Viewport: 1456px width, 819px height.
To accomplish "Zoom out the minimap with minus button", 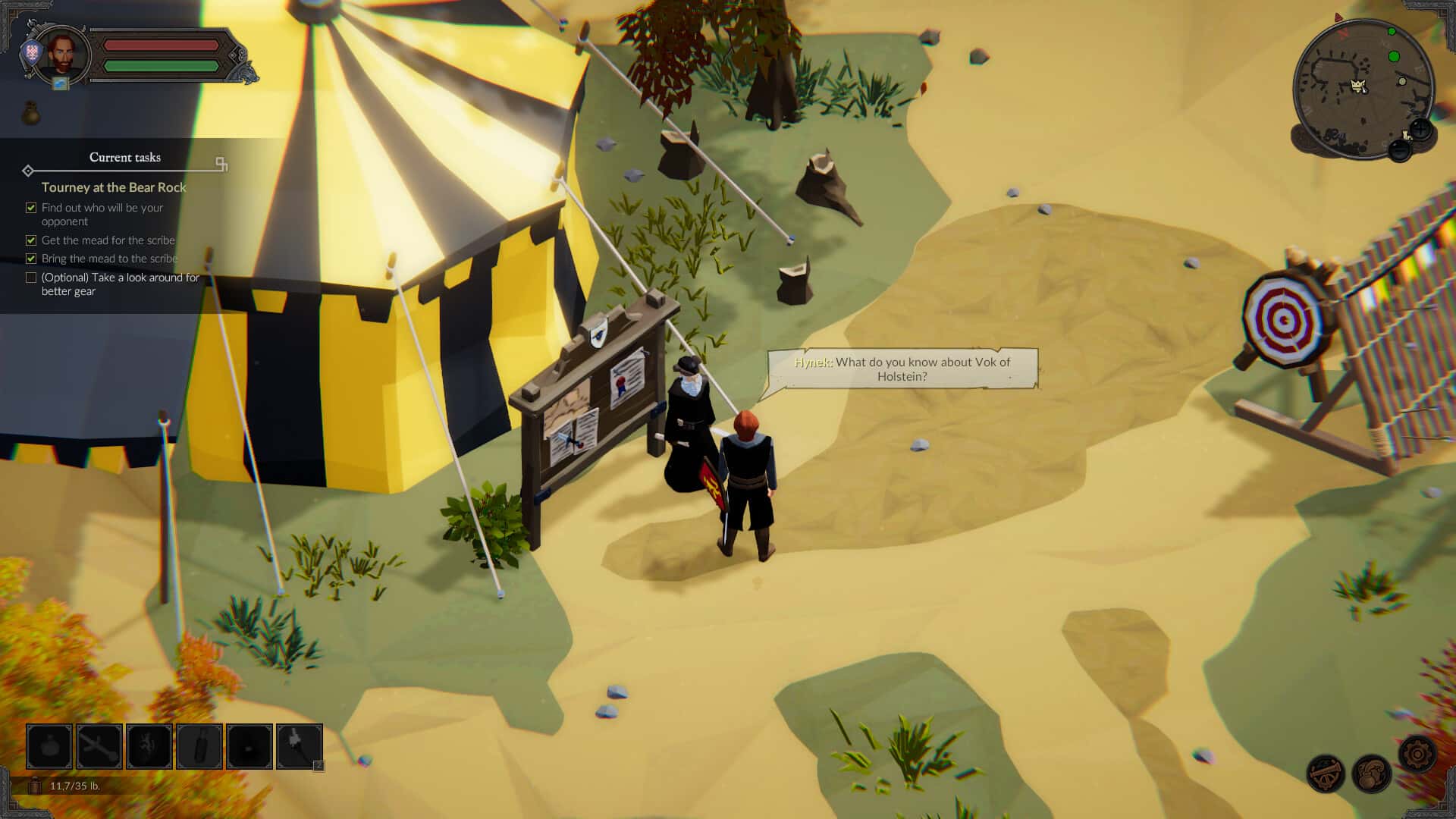I will point(1400,150).
